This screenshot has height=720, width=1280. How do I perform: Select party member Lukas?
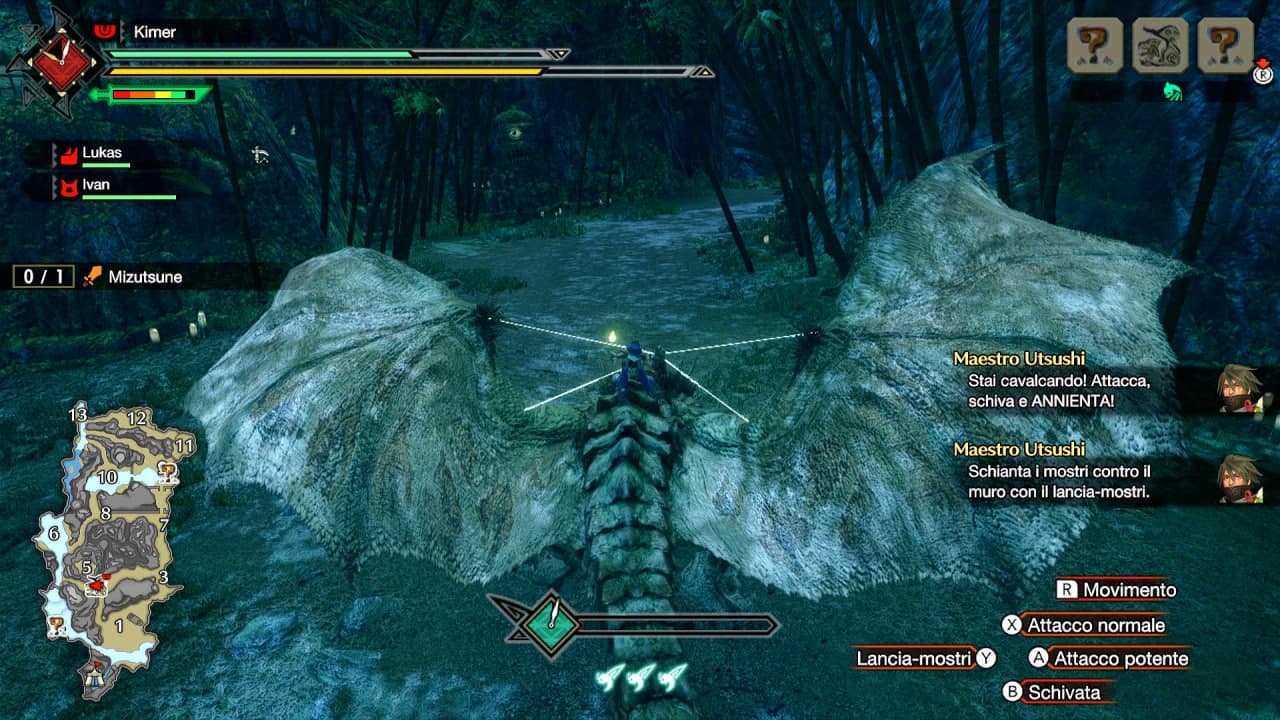(101, 154)
